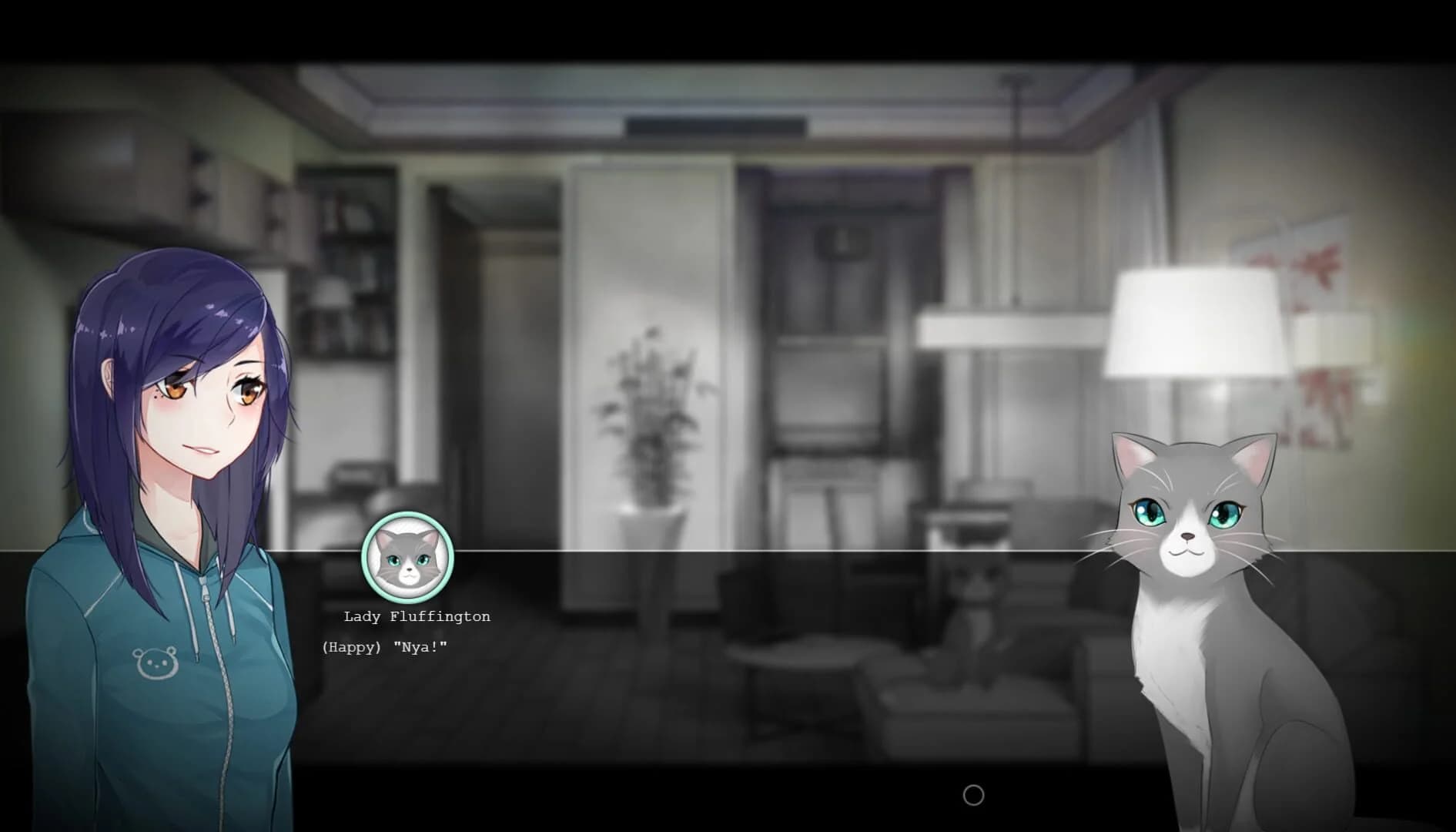1456x832 pixels.
Task: Click the potted plant in the blurred background
Action: (x=651, y=431)
